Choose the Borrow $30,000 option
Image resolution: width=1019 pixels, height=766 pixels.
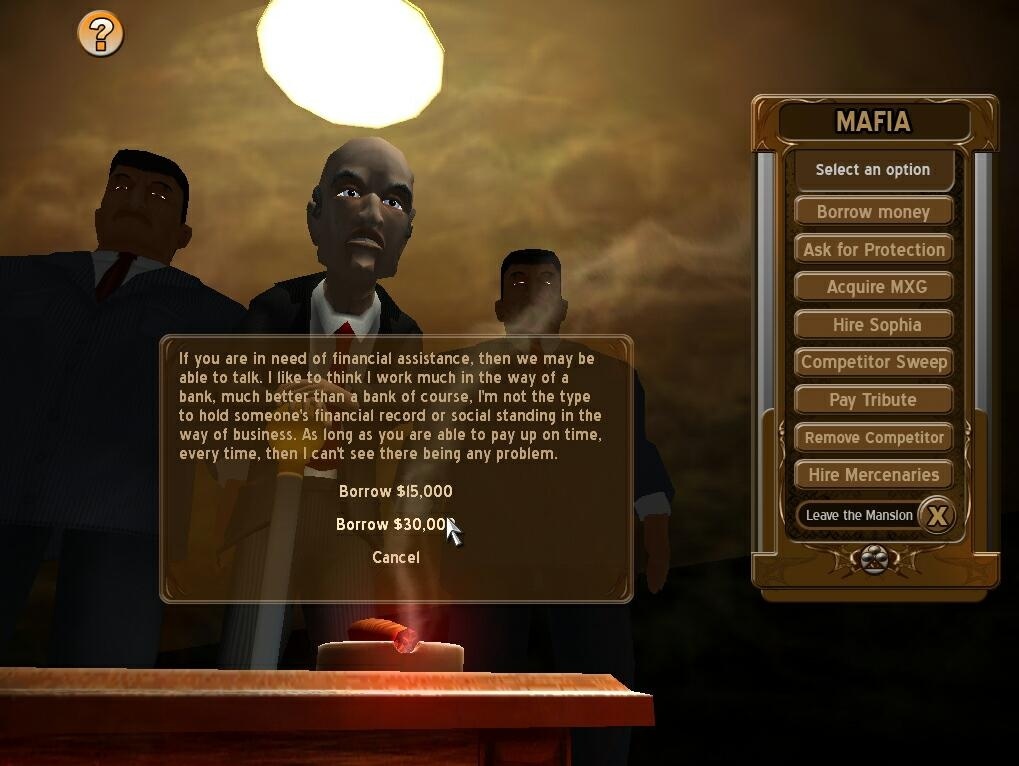click(393, 524)
